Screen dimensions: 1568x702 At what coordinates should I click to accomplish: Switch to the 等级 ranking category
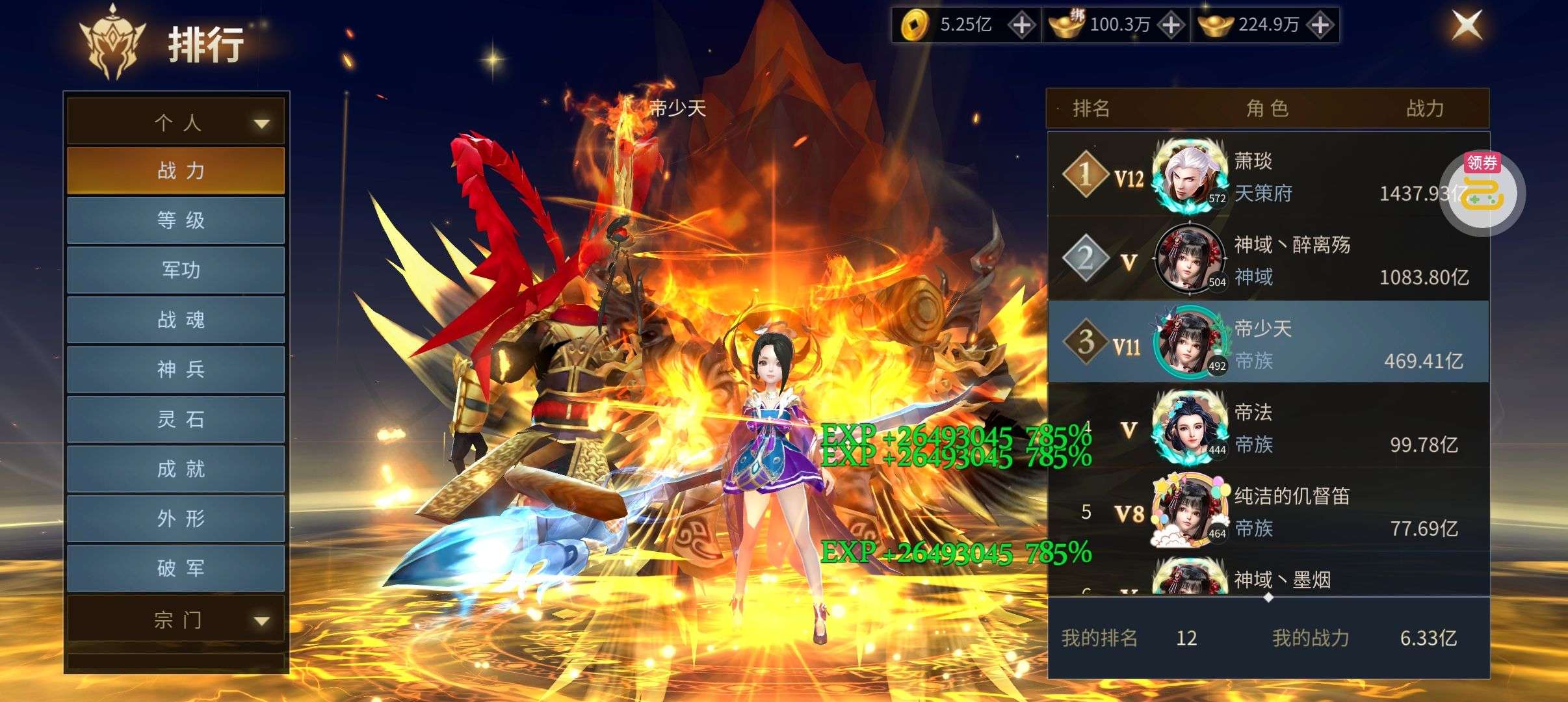[x=176, y=220]
